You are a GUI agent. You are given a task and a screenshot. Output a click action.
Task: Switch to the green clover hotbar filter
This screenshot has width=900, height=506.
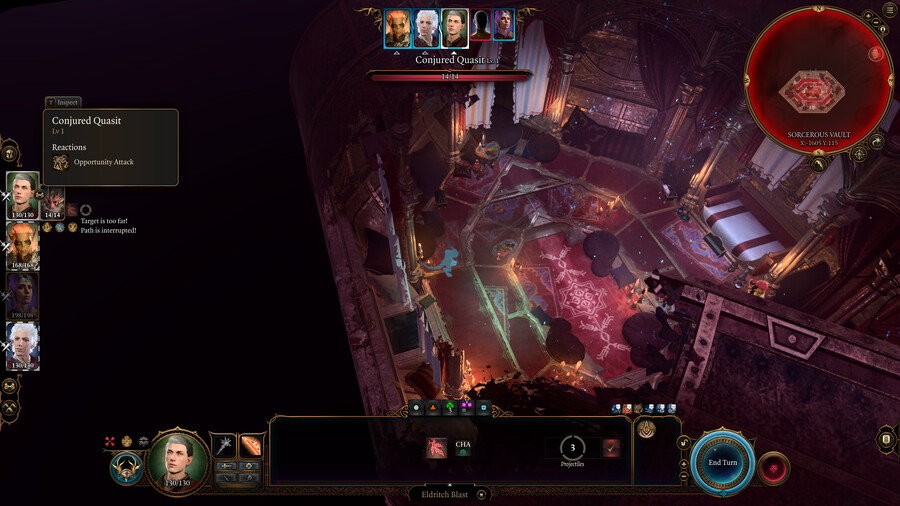(x=450, y=408)
